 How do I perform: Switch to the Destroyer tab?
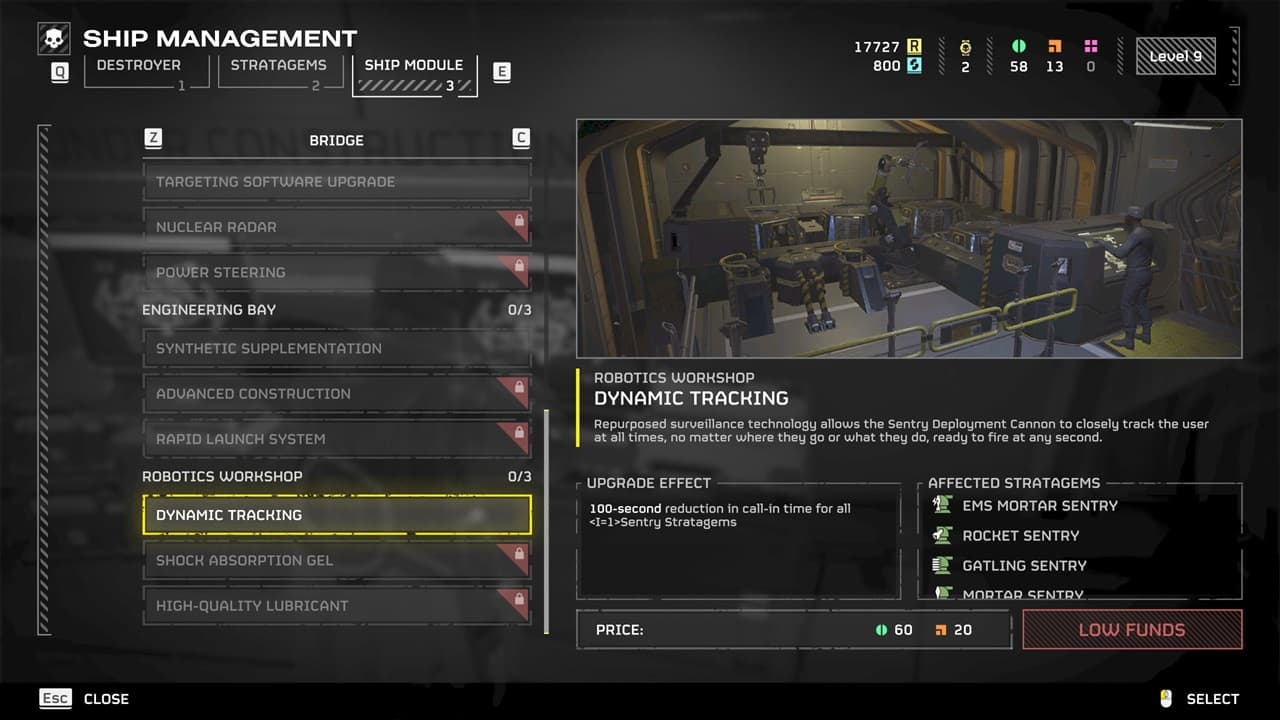138,71
